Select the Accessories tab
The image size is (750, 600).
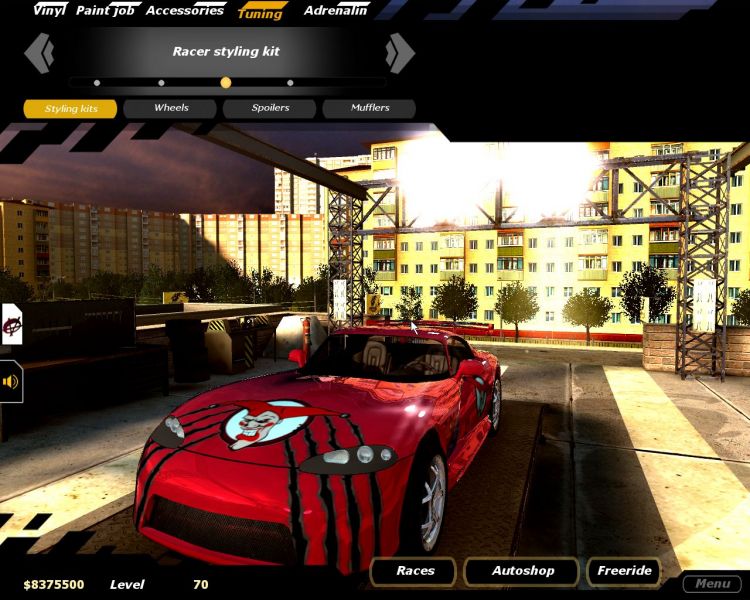[185, 10]
